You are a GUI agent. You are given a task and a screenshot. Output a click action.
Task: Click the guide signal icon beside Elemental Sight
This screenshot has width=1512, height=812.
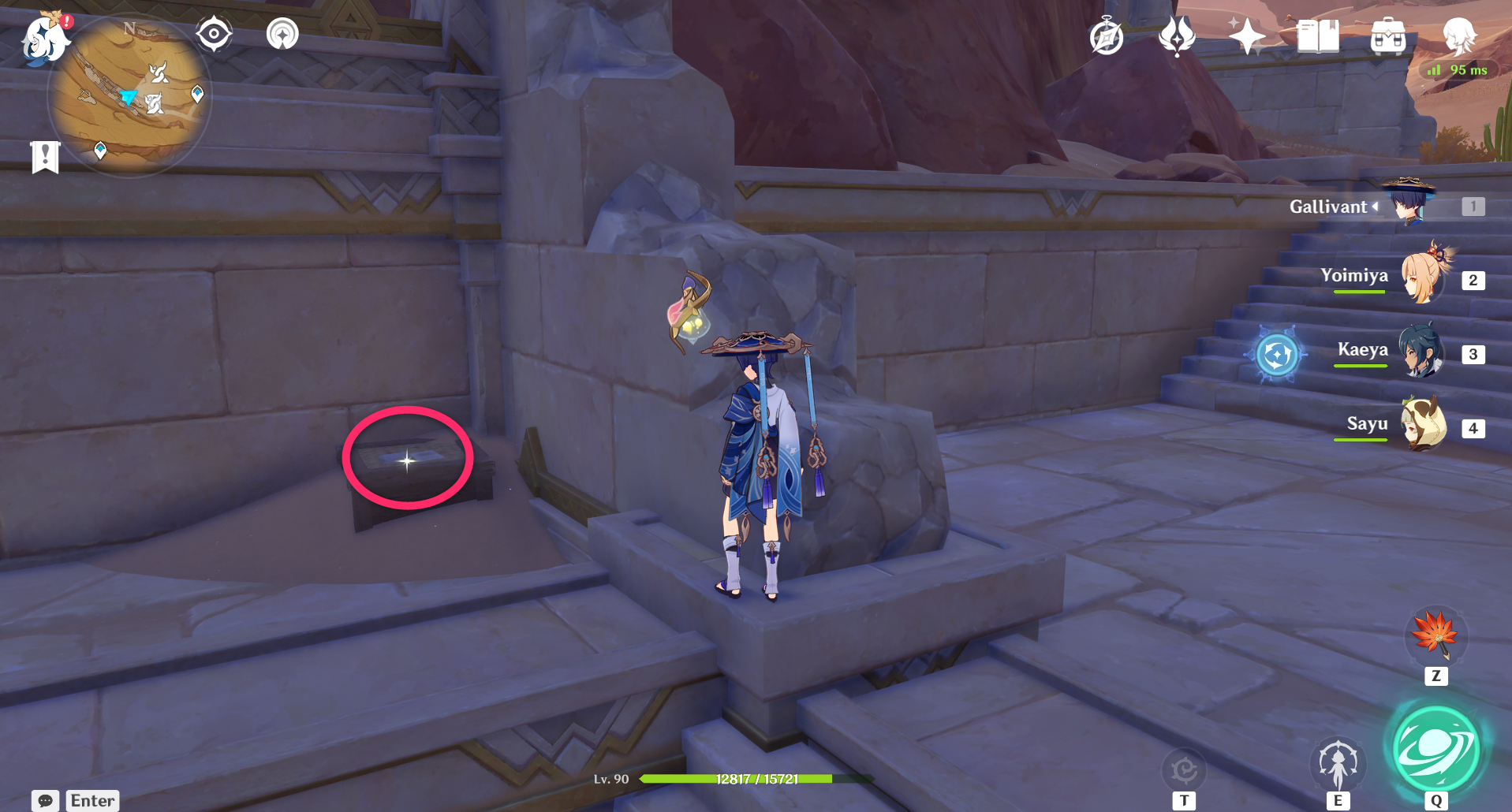[282, 33]
